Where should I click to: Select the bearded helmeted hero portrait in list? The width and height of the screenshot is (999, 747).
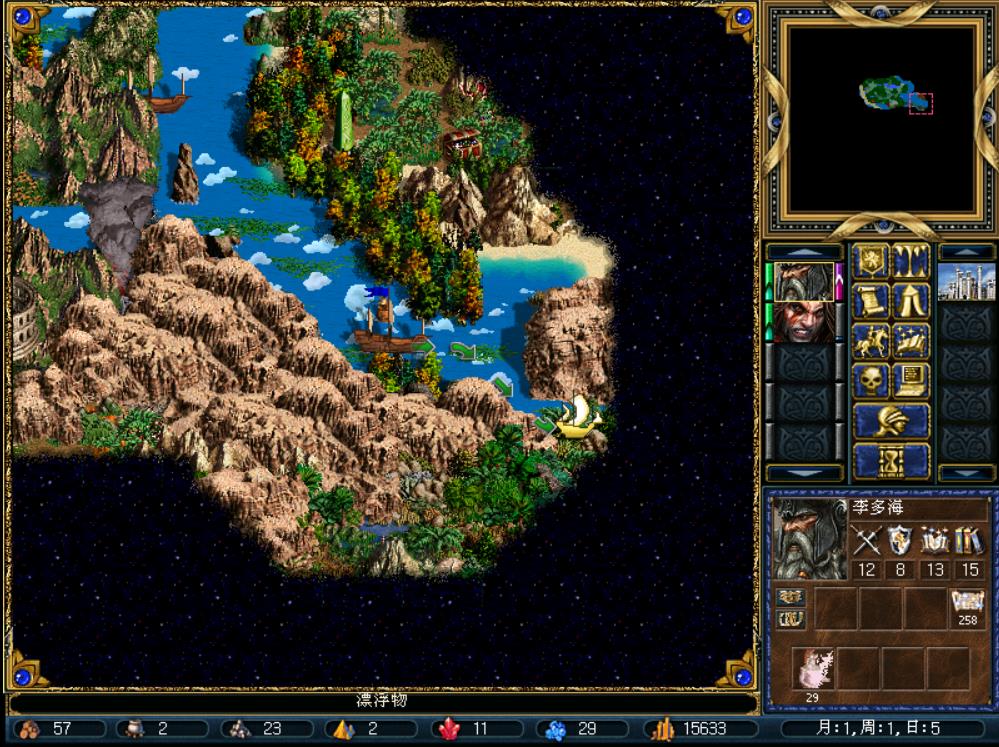pyautogui.click(x=804, y=282)
